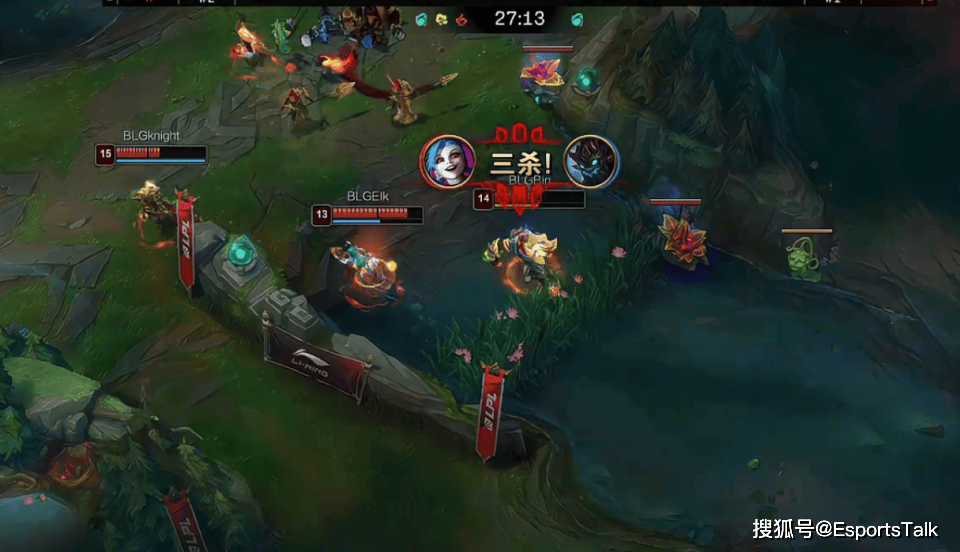The image size is (960, 552).
Task: Click the yellow dragon soul icon
Action: click(x=441, y=19)
